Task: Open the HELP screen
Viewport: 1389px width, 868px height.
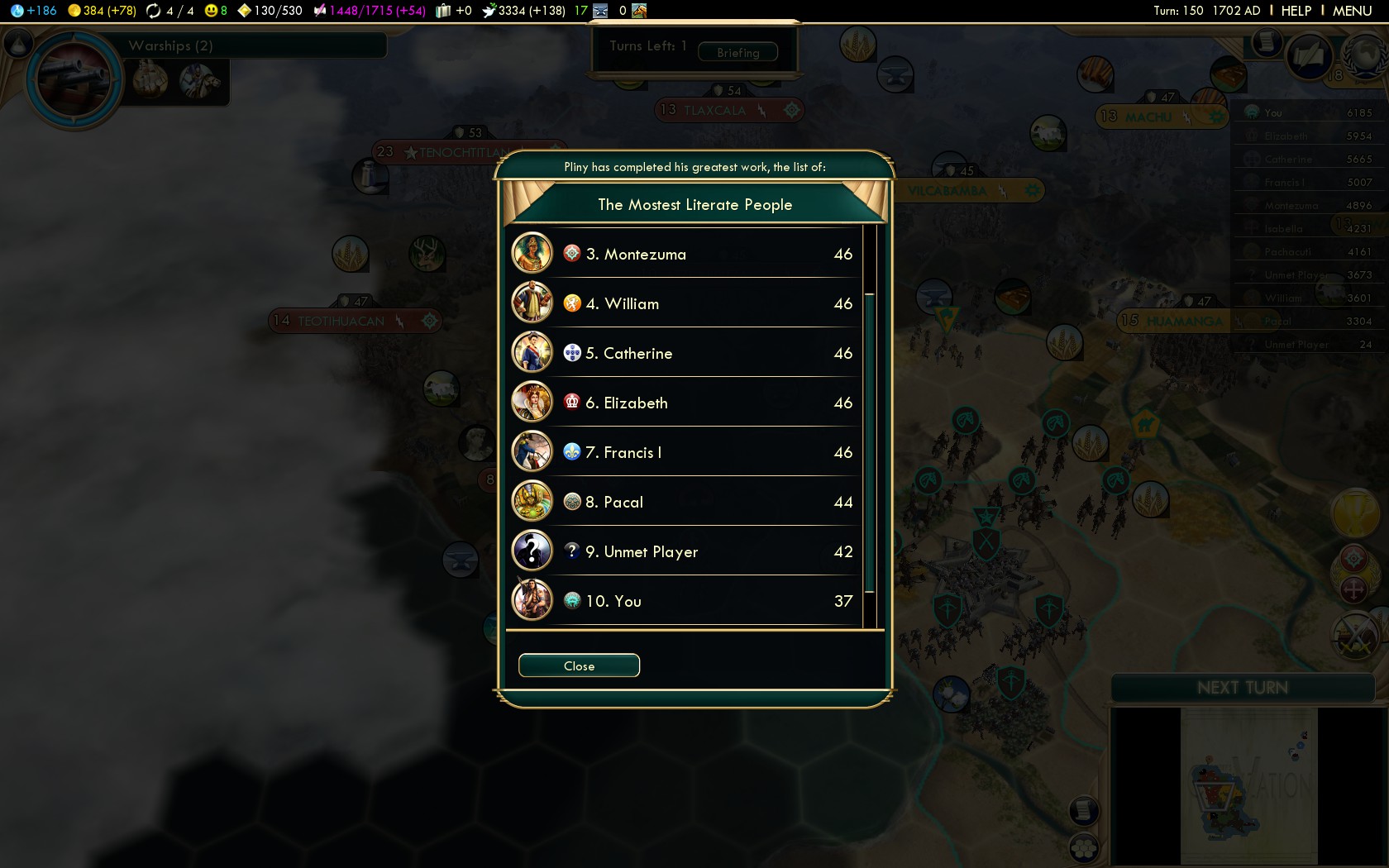Action: pyautogui.click(x=1296, y=11)
